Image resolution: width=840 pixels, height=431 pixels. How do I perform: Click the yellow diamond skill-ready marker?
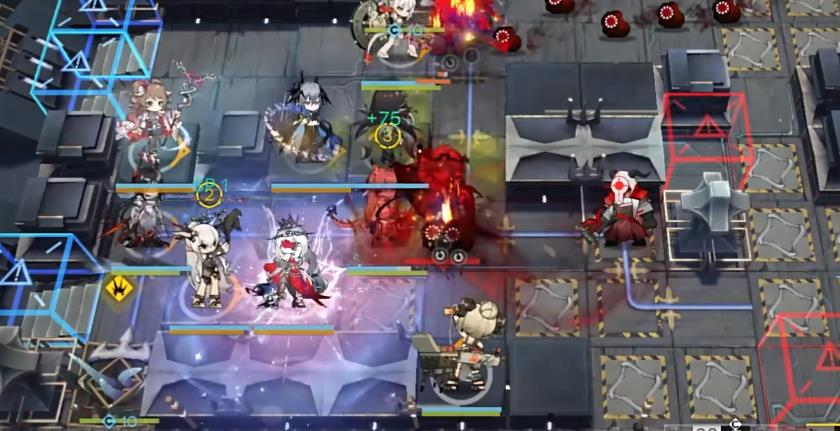tap(119, 290)
